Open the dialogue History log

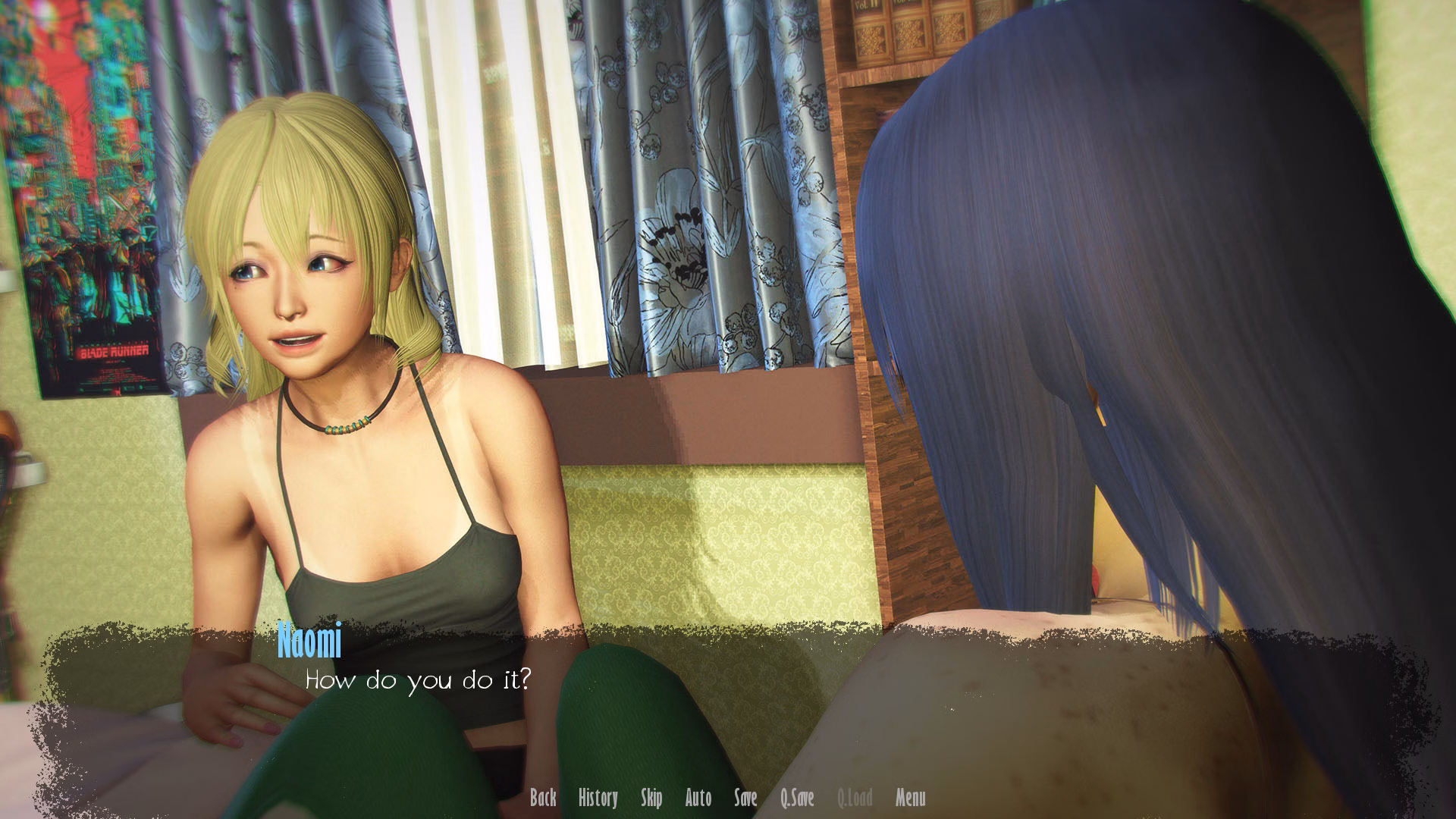pyautogui.click(x=598, y=799)
